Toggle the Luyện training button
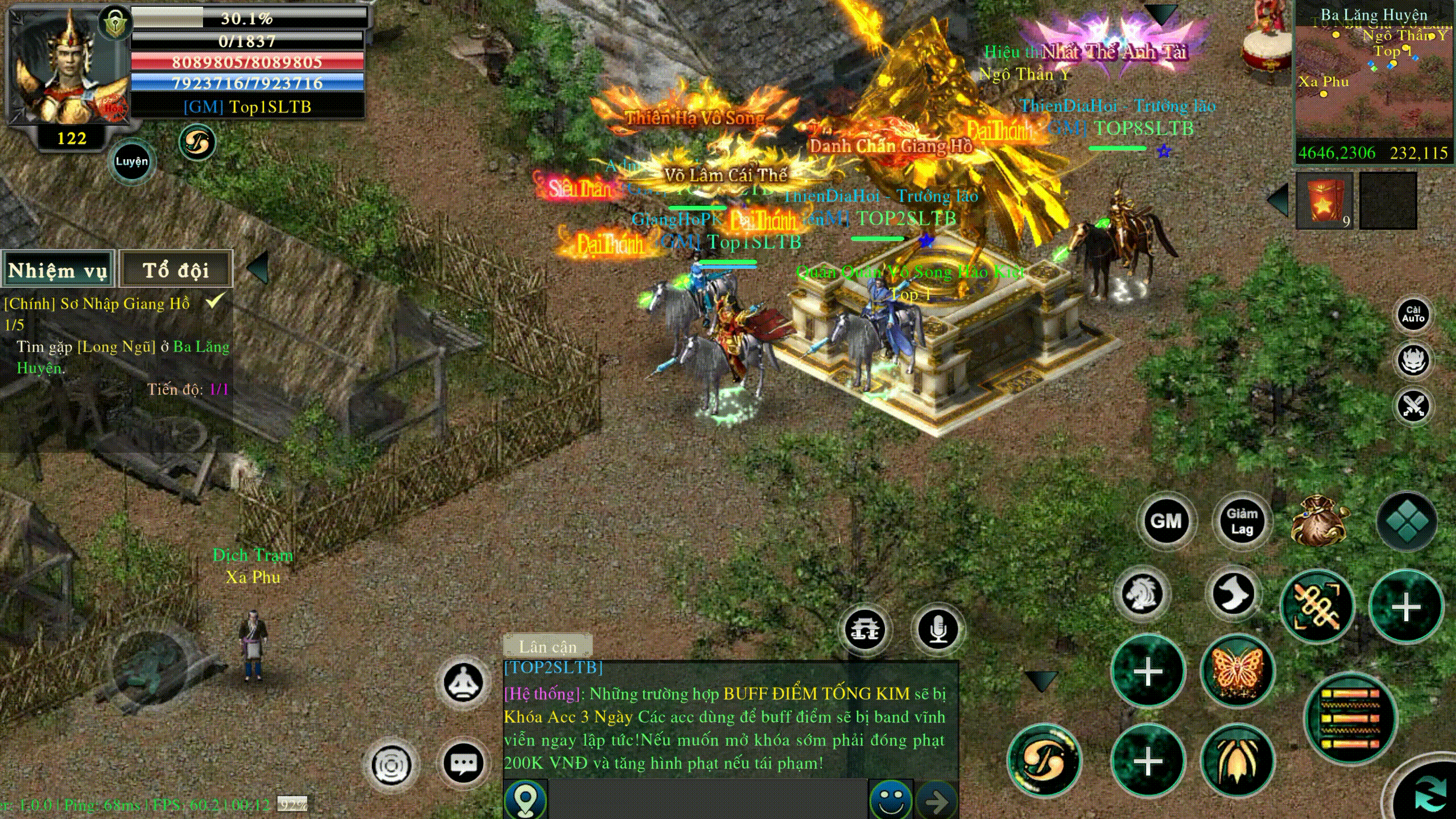This screenshot has width=1456, height=819. (131, 162)
